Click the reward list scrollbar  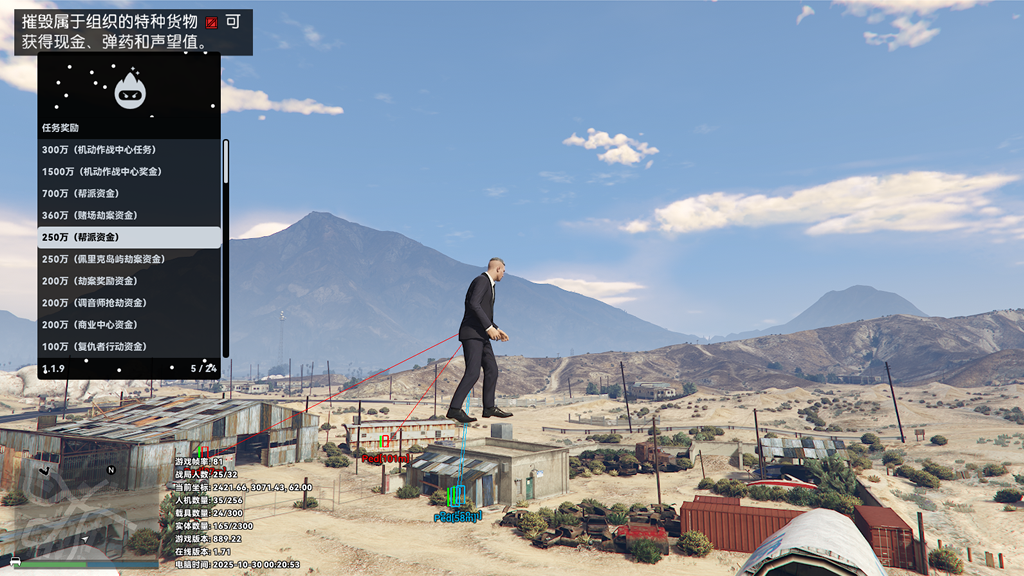coord(226,248)
